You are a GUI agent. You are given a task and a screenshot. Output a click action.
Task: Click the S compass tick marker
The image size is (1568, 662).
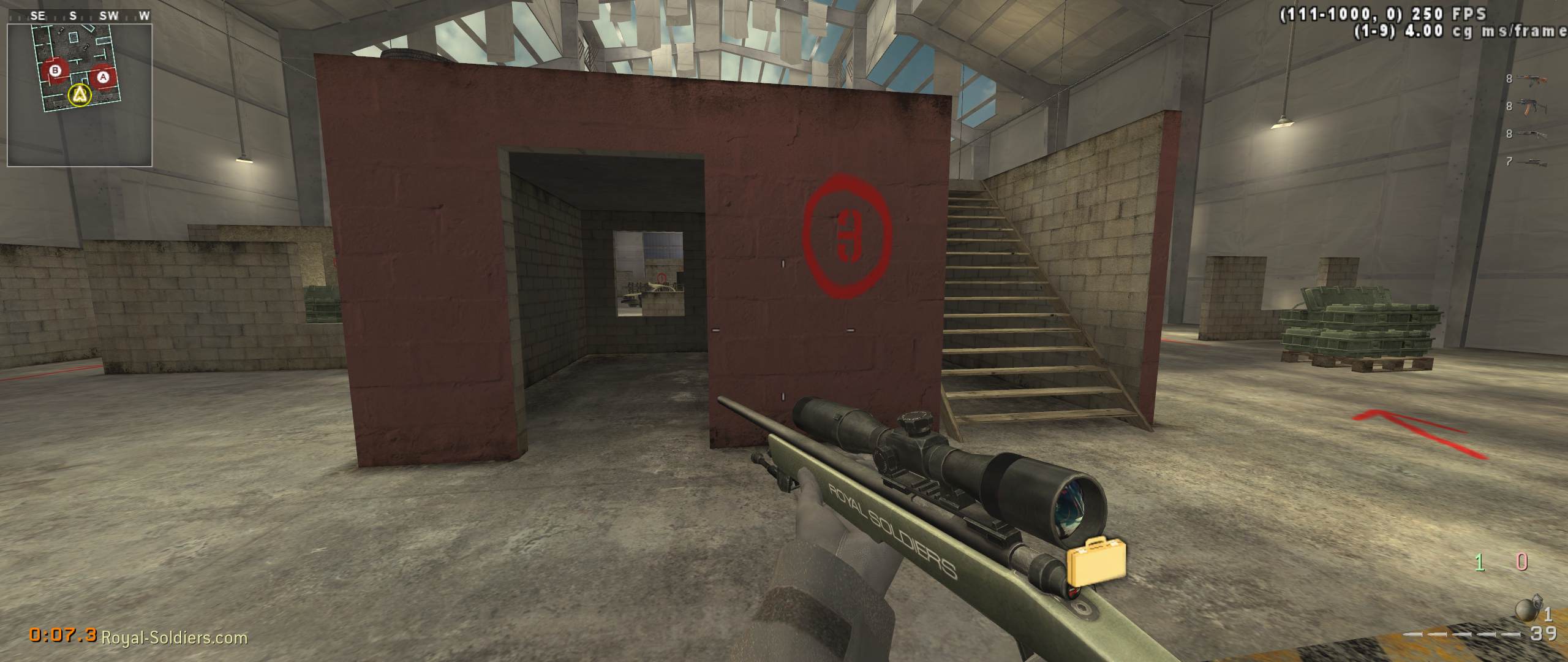tap(73, 17)
